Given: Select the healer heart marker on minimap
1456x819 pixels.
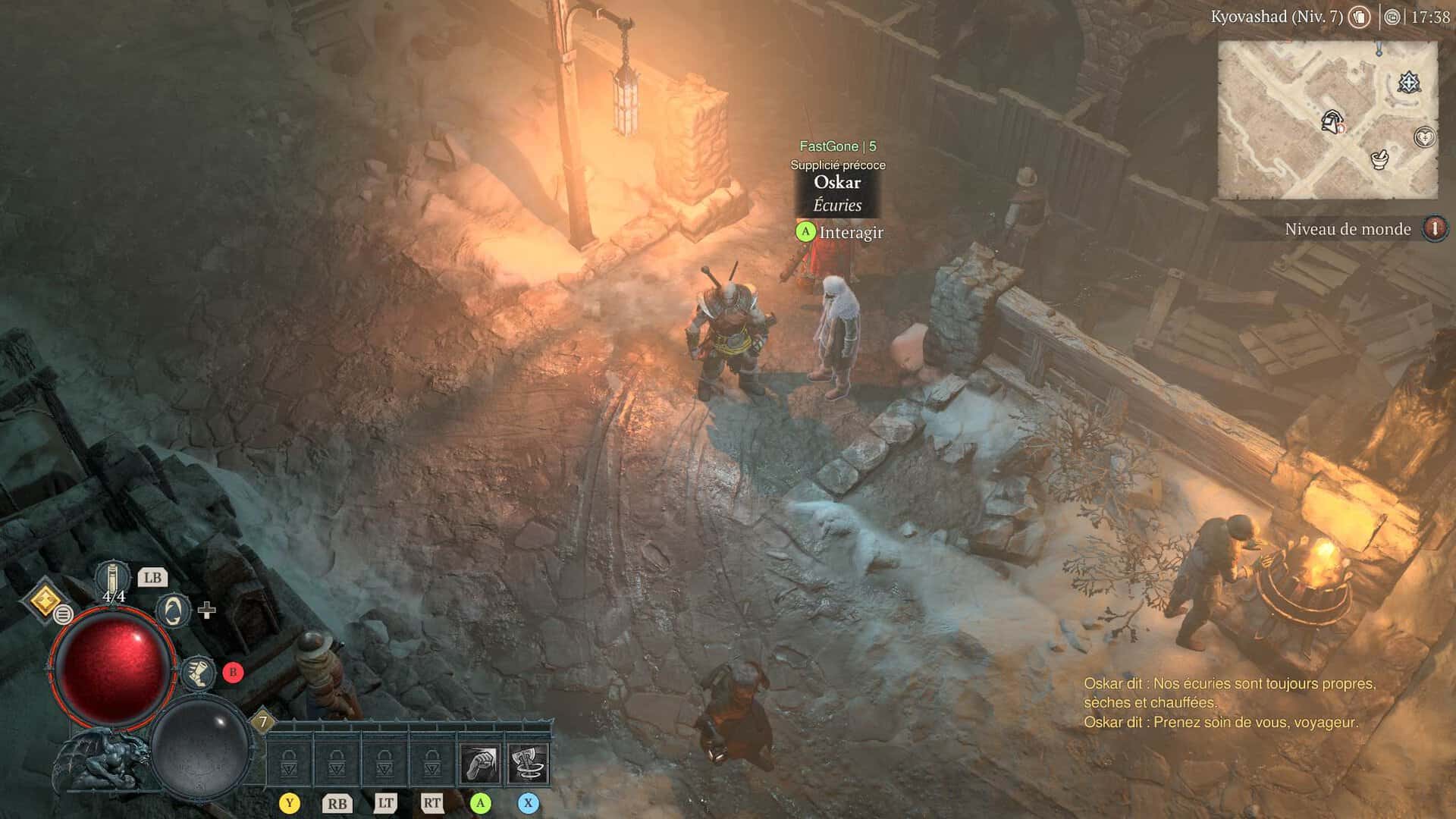Looking at the screenshot, I should tap(1425, 137).
